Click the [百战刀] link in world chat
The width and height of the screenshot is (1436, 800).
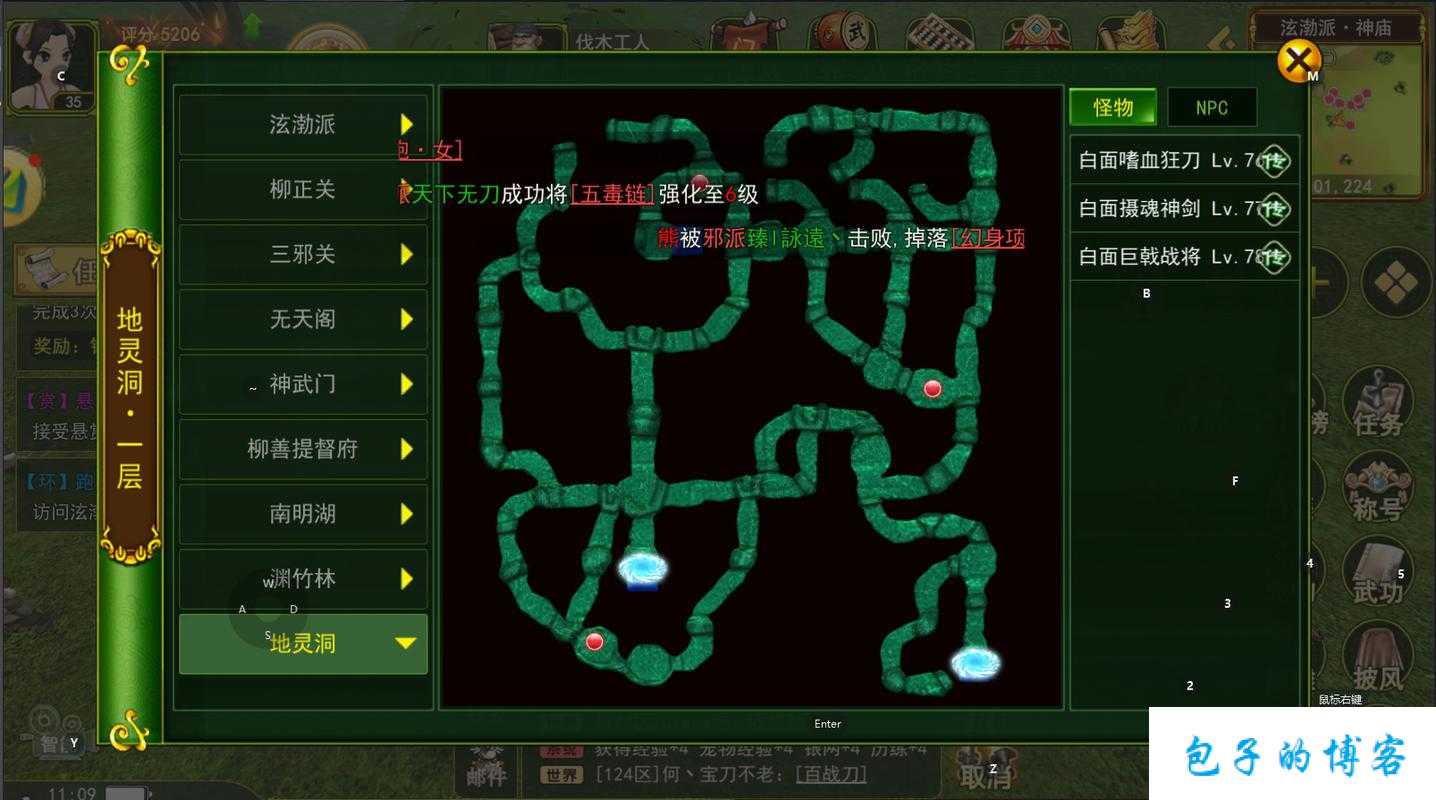pos(830,775)
